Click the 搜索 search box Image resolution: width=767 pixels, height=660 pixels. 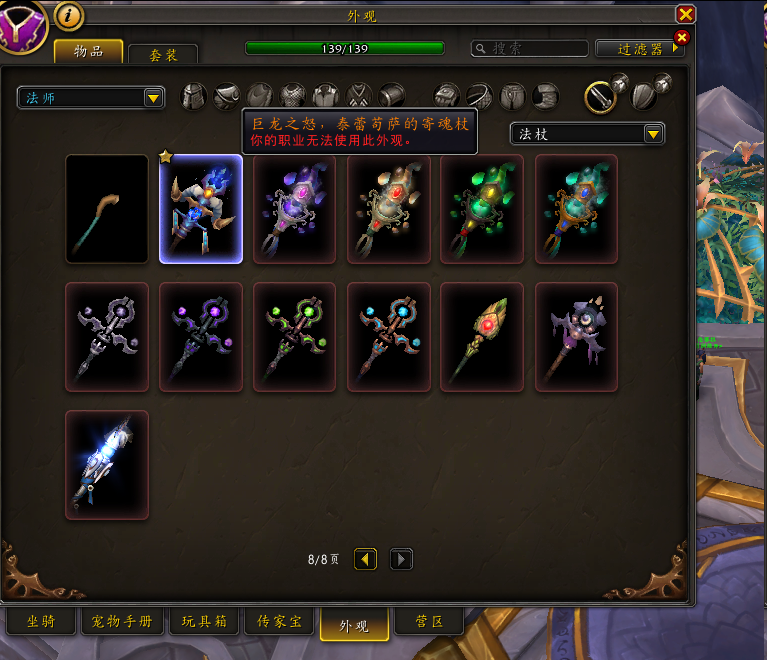(x=530, y=48)
